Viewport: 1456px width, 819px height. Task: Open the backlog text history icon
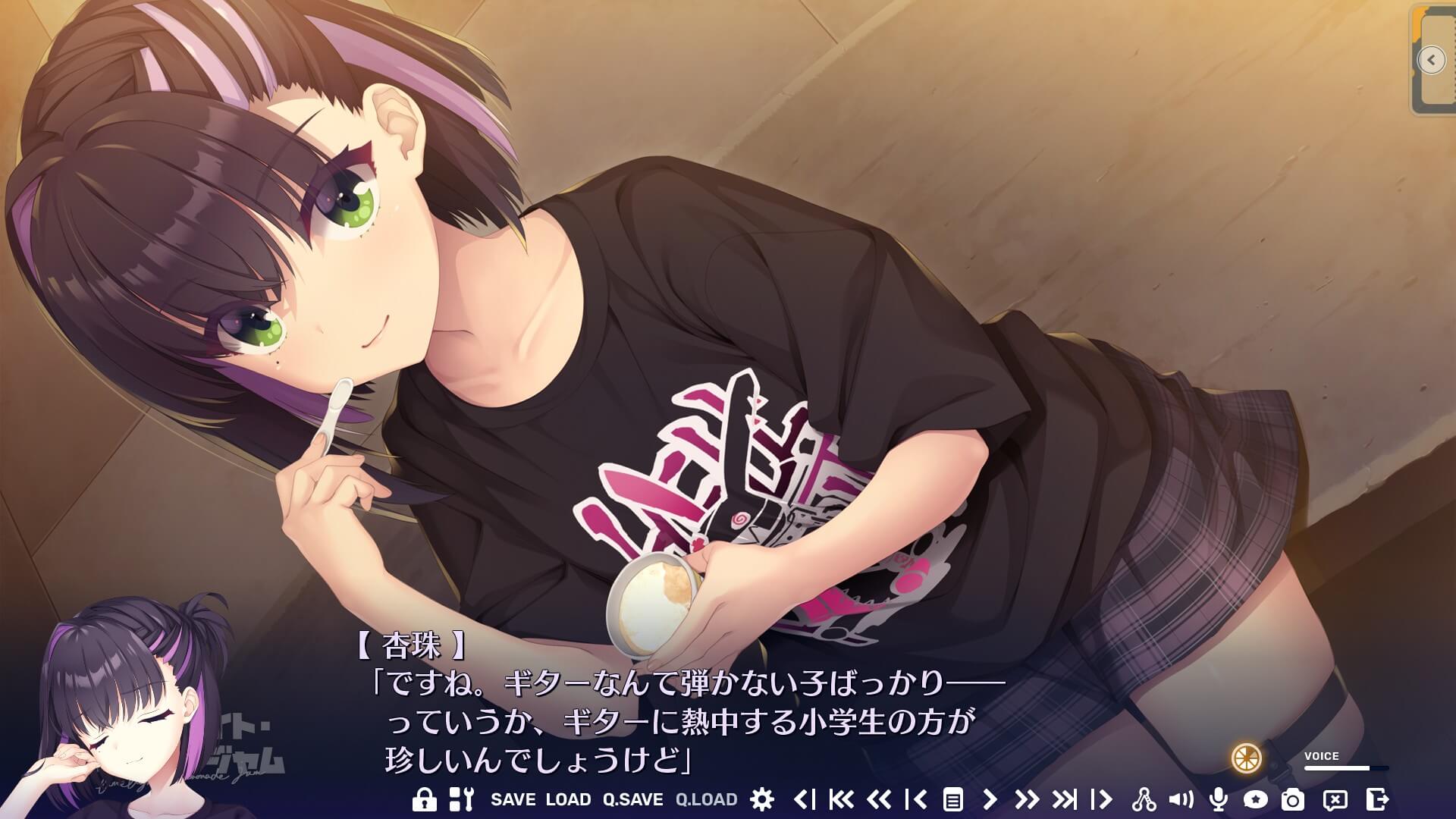[x=954, y=799]
